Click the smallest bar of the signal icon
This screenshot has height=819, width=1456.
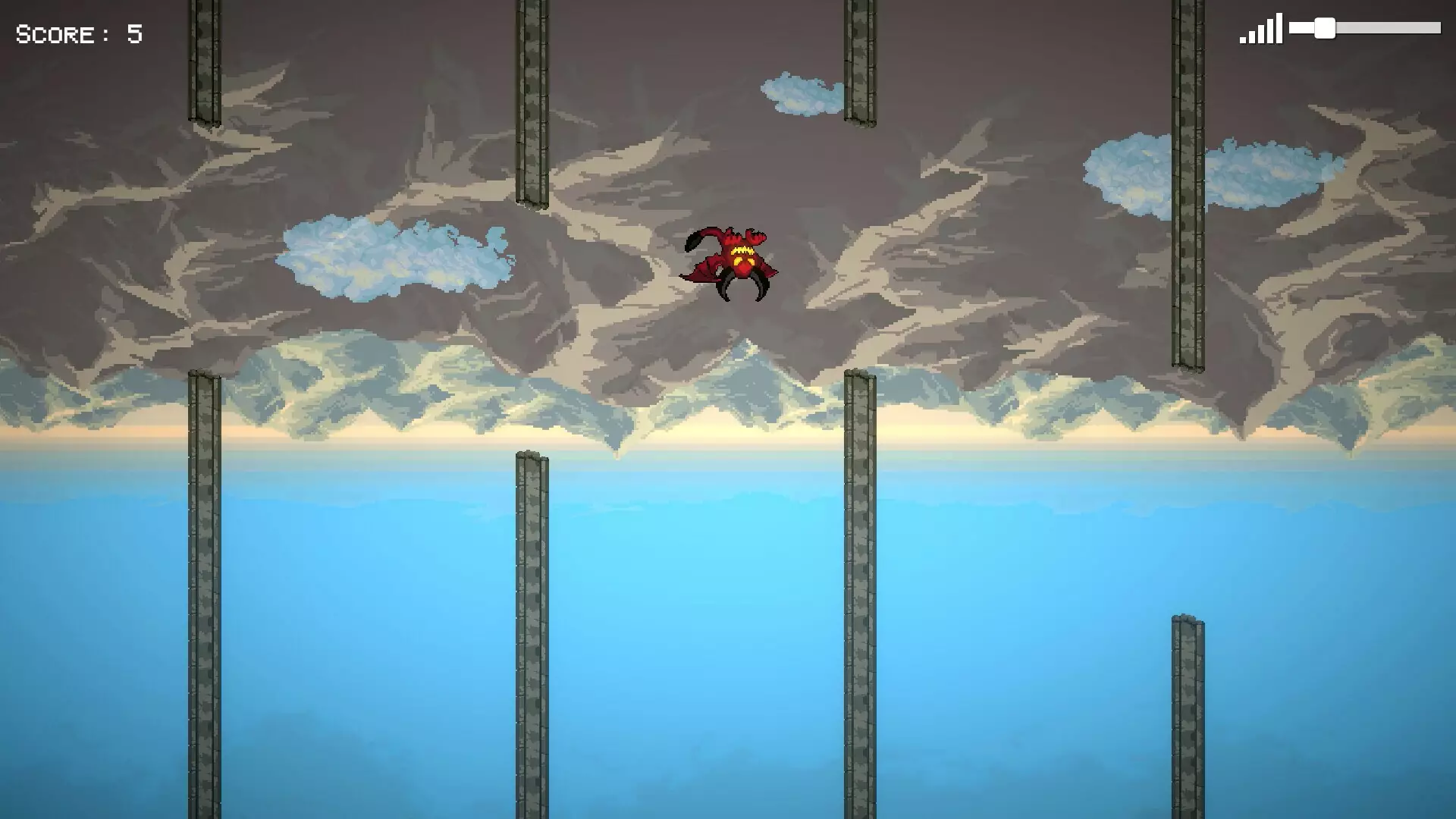click(x=1242, y=40)
